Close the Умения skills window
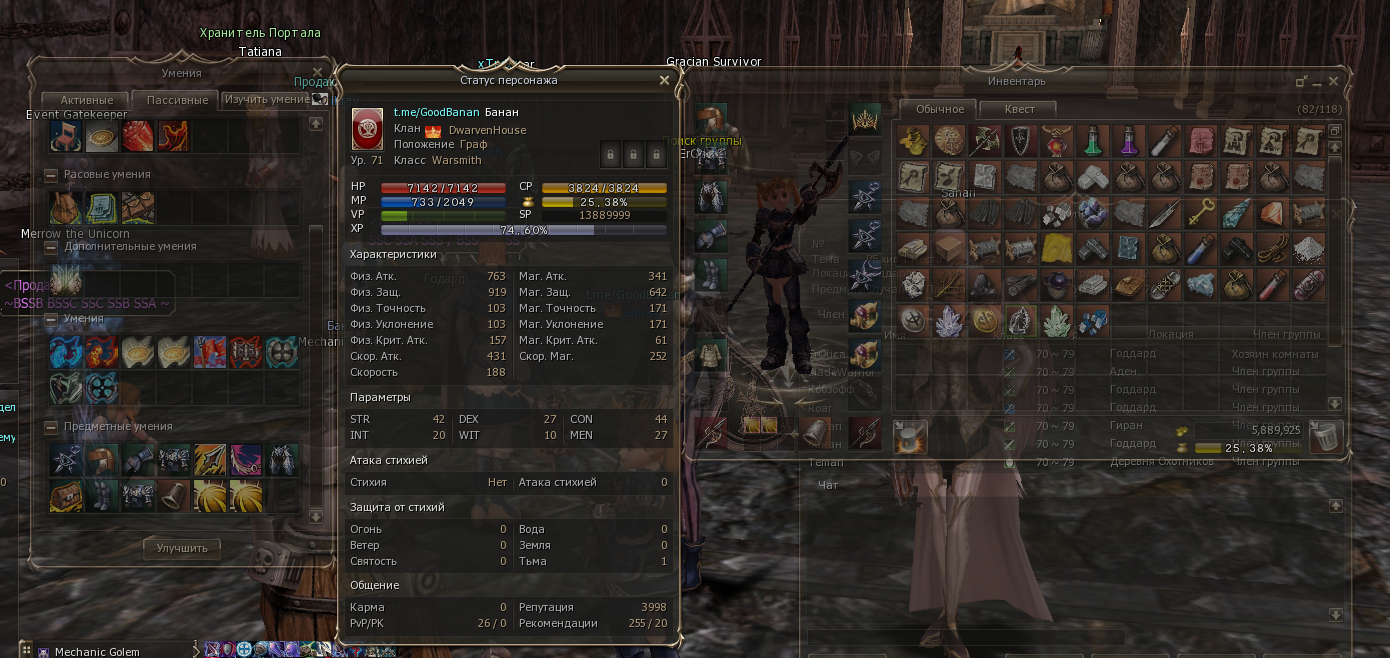Screen dimensions: 1390x658 pyautogui.click(x=318, y=72)
